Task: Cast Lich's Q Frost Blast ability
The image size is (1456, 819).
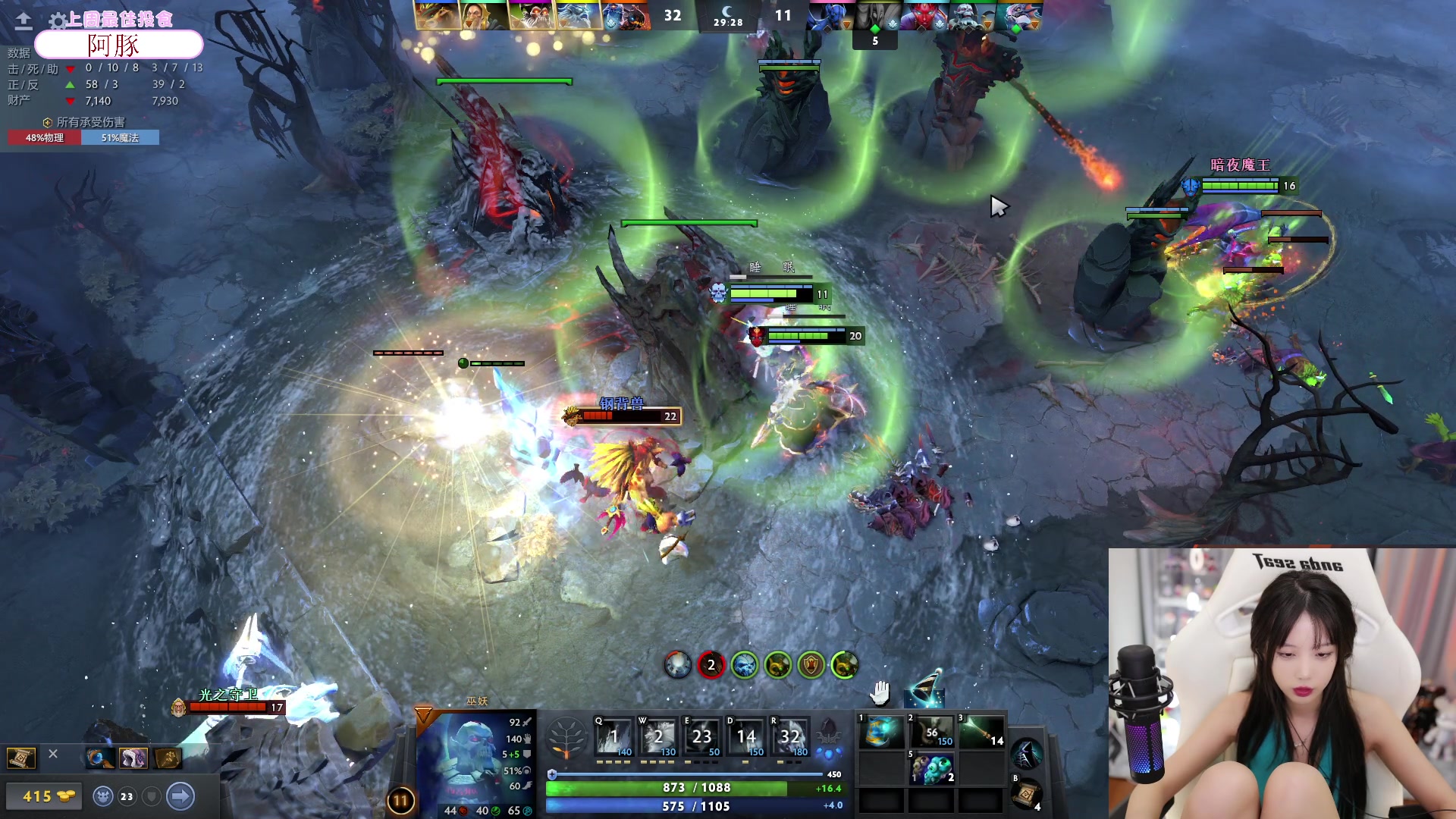Action: point(613,736)
